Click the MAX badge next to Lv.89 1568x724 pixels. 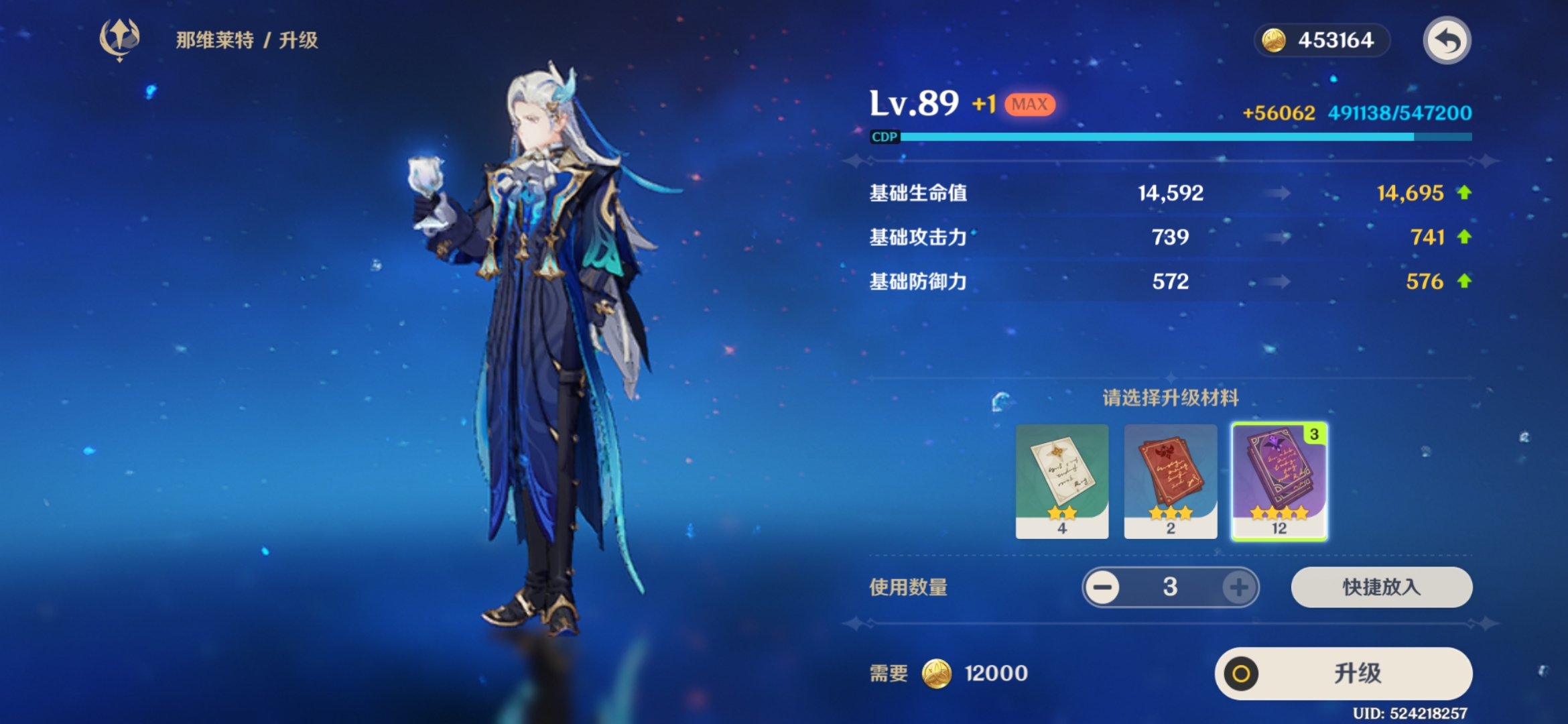pyautogui.click(x=1029, y=104)
